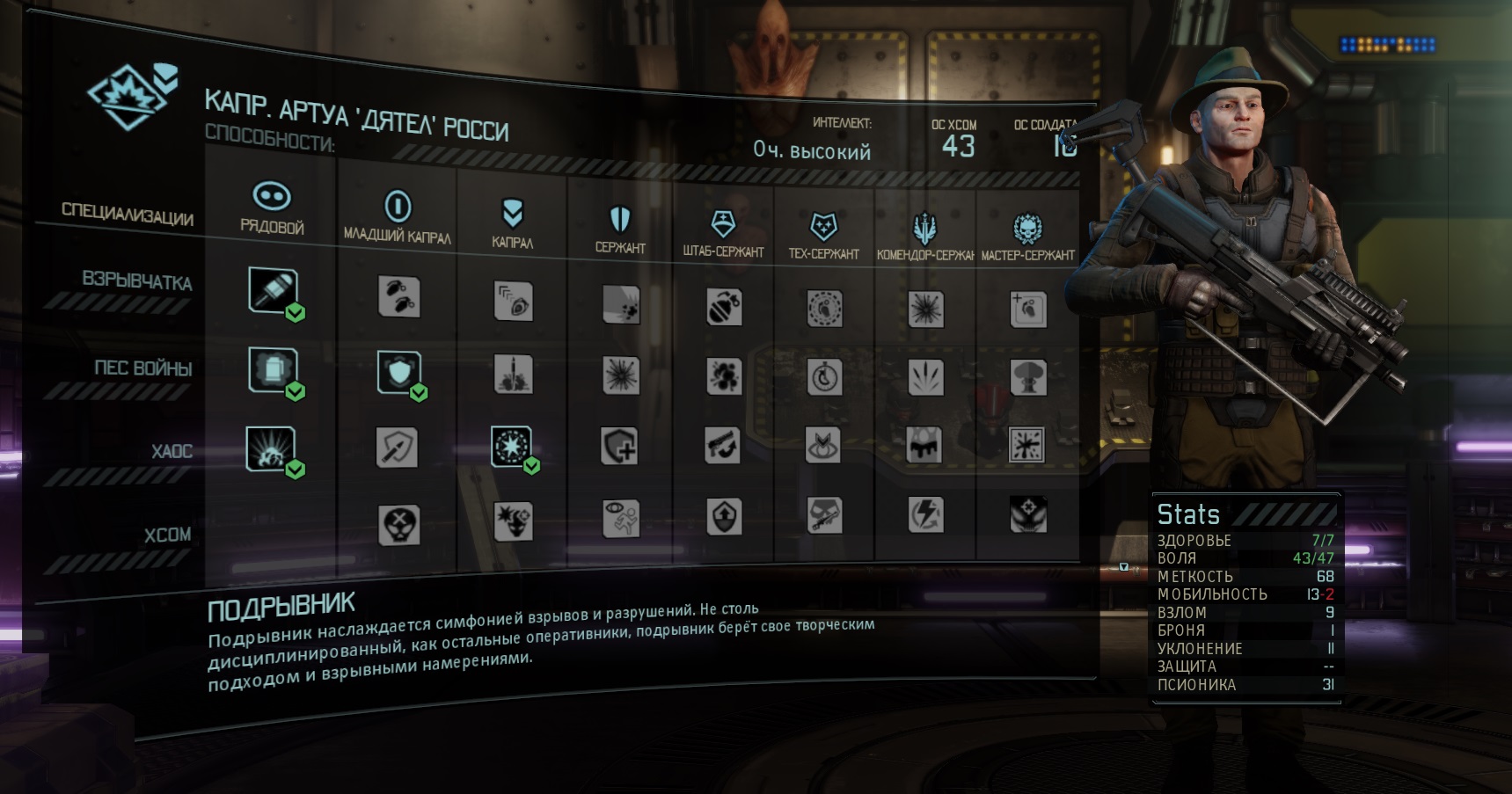Select the grenade with fuse ability
Image resolution: width=1512 pixels, height=794 pixels.
pos(723,308)
